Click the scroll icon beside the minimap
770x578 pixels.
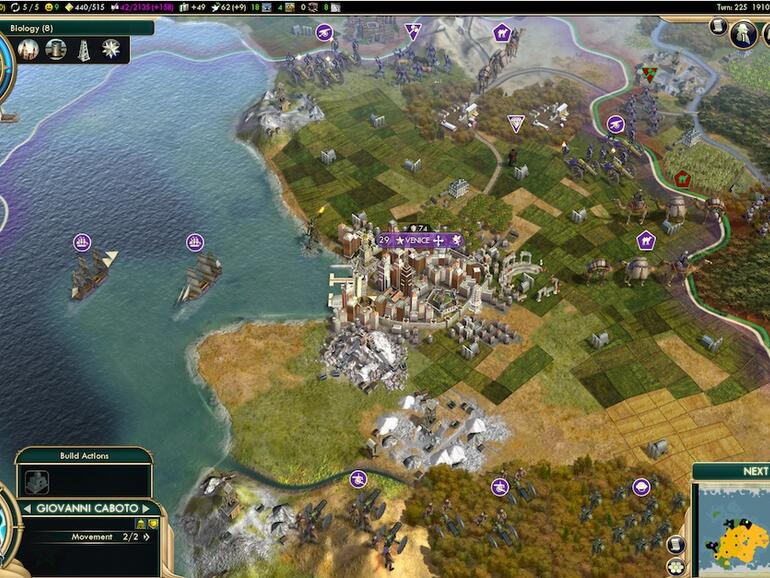(x=677, y=543)
